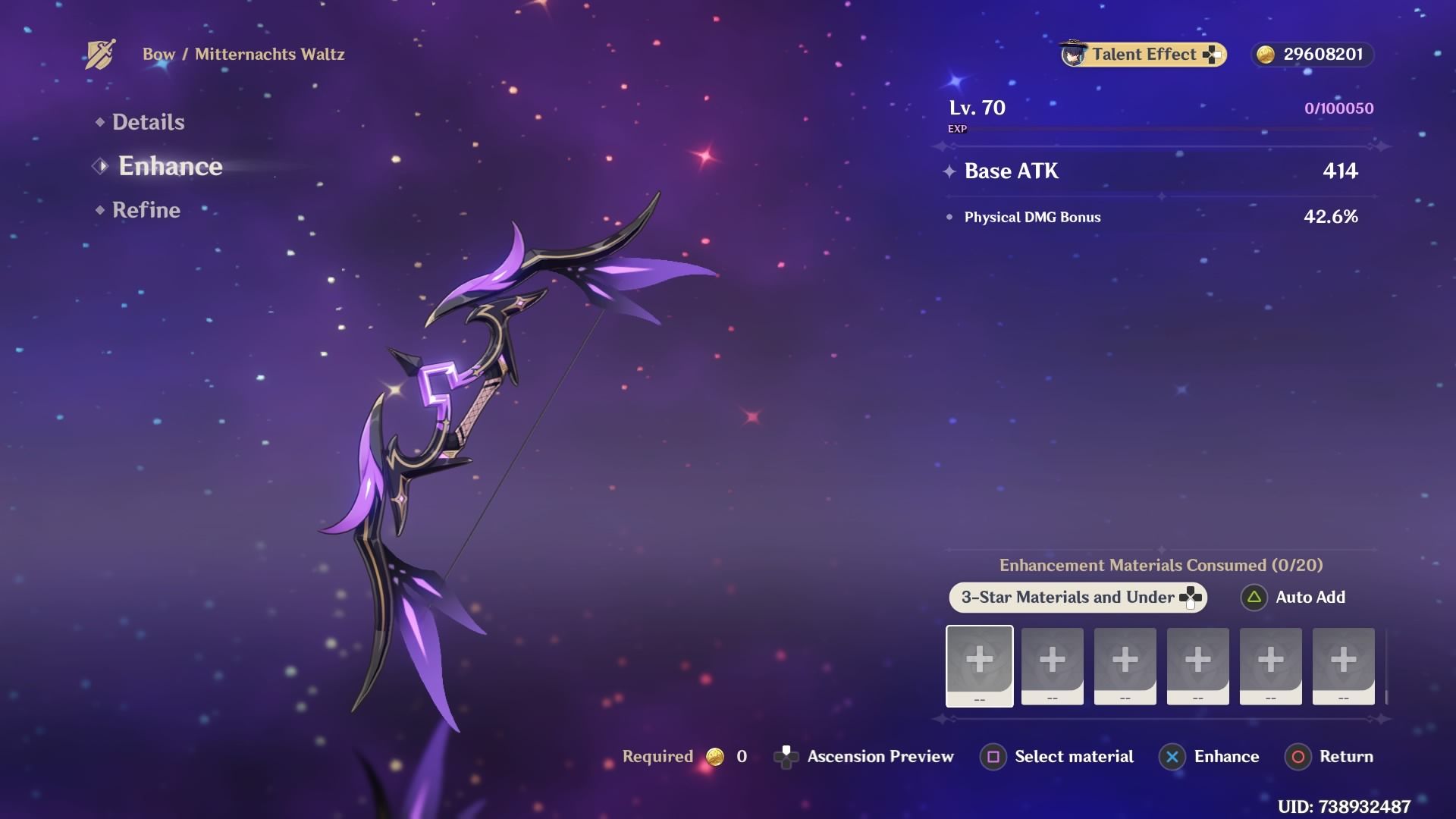Click the d-pad icon for Ascension Preview
The height and width of the screenshot is (819, 1456).
click(x=786, y=756)
